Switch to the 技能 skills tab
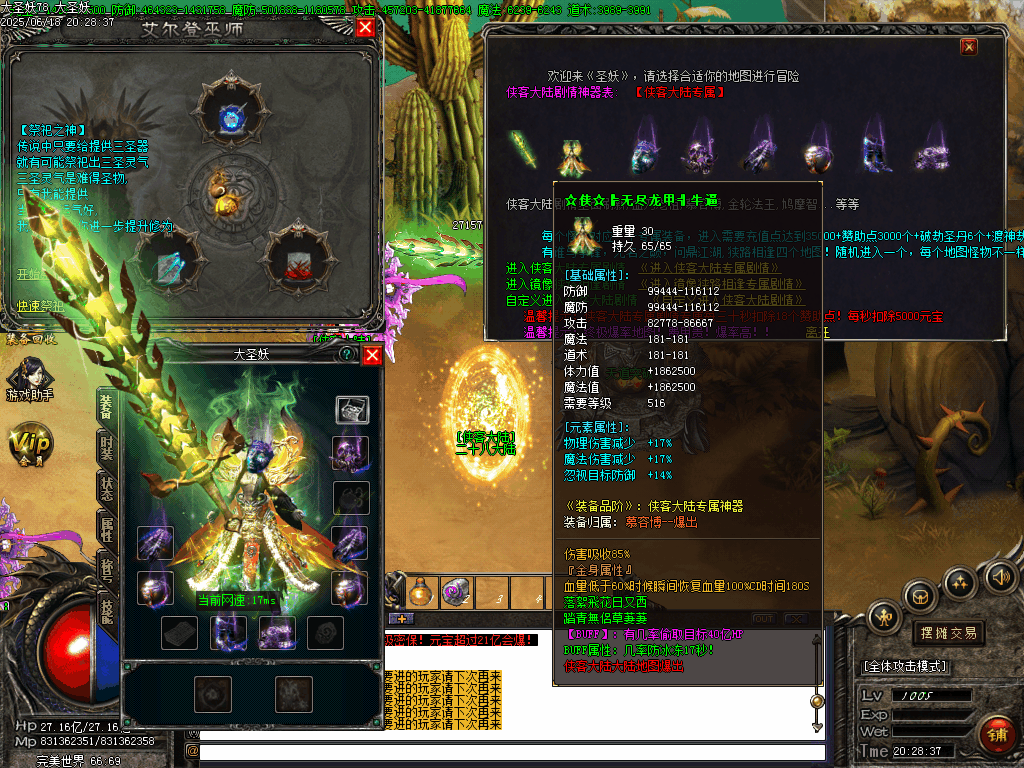 click(x=106, y=604)
